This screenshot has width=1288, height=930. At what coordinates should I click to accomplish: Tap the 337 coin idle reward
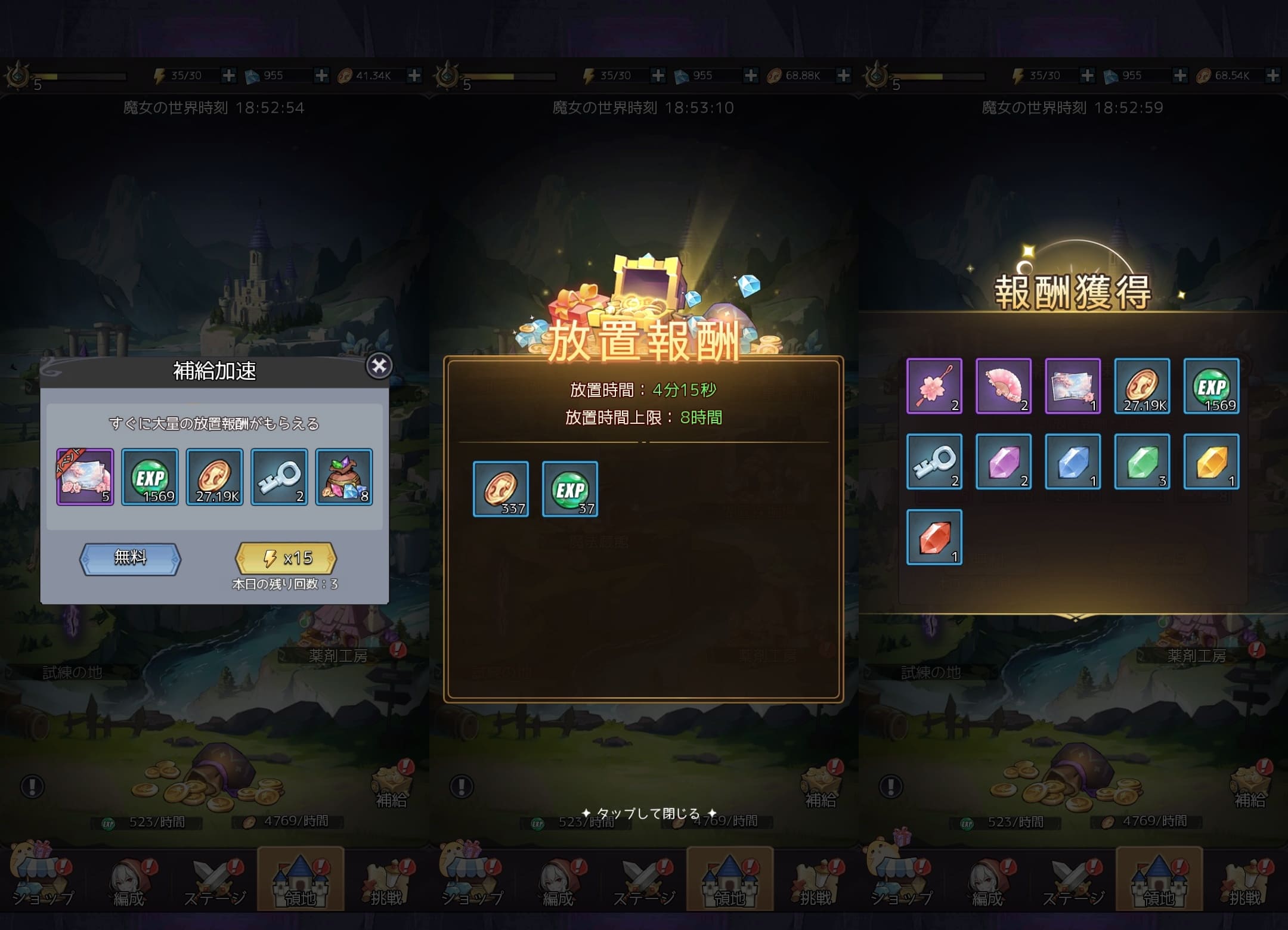501,489
